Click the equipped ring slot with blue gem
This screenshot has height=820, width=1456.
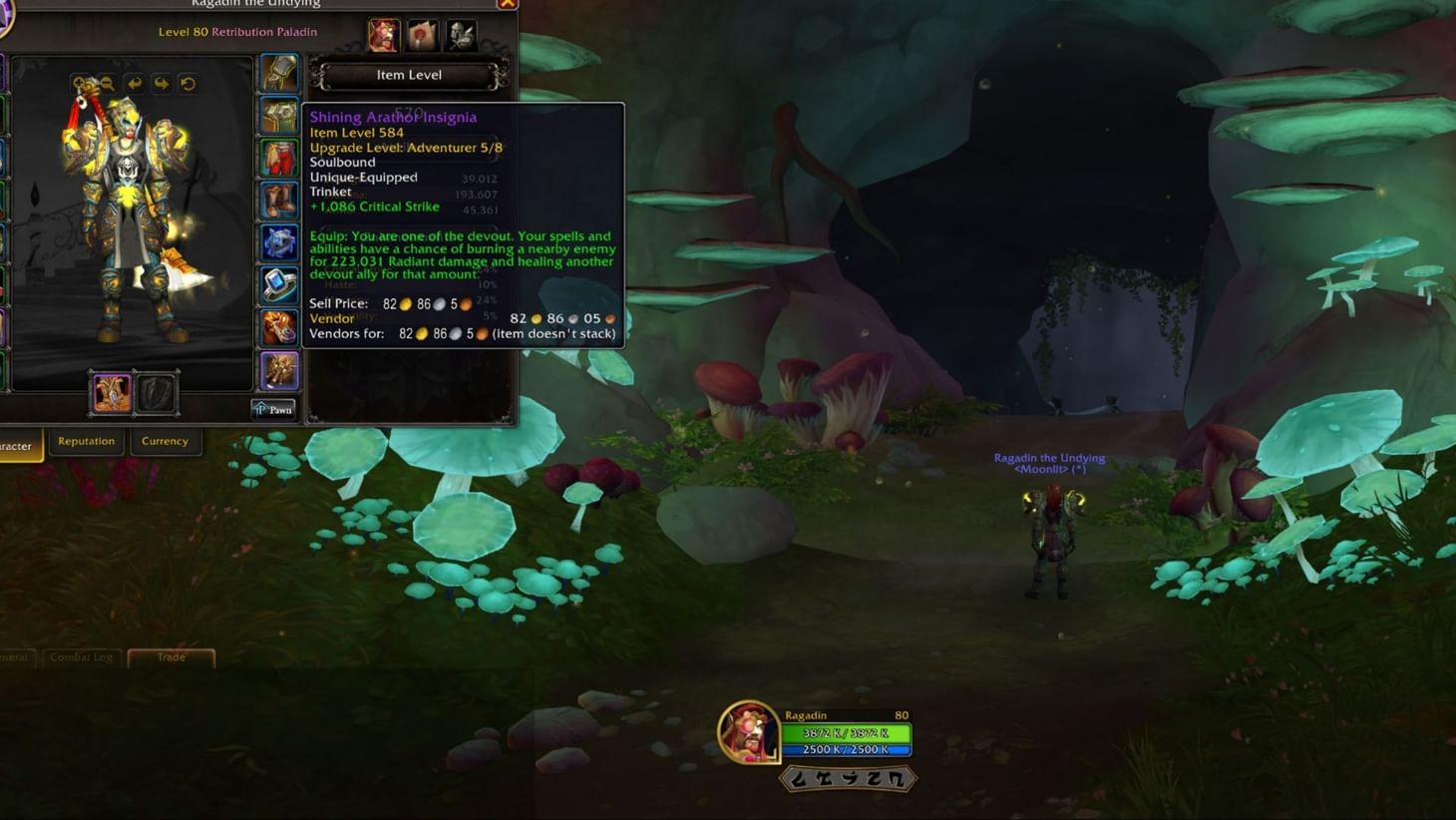tap(278, 283)
